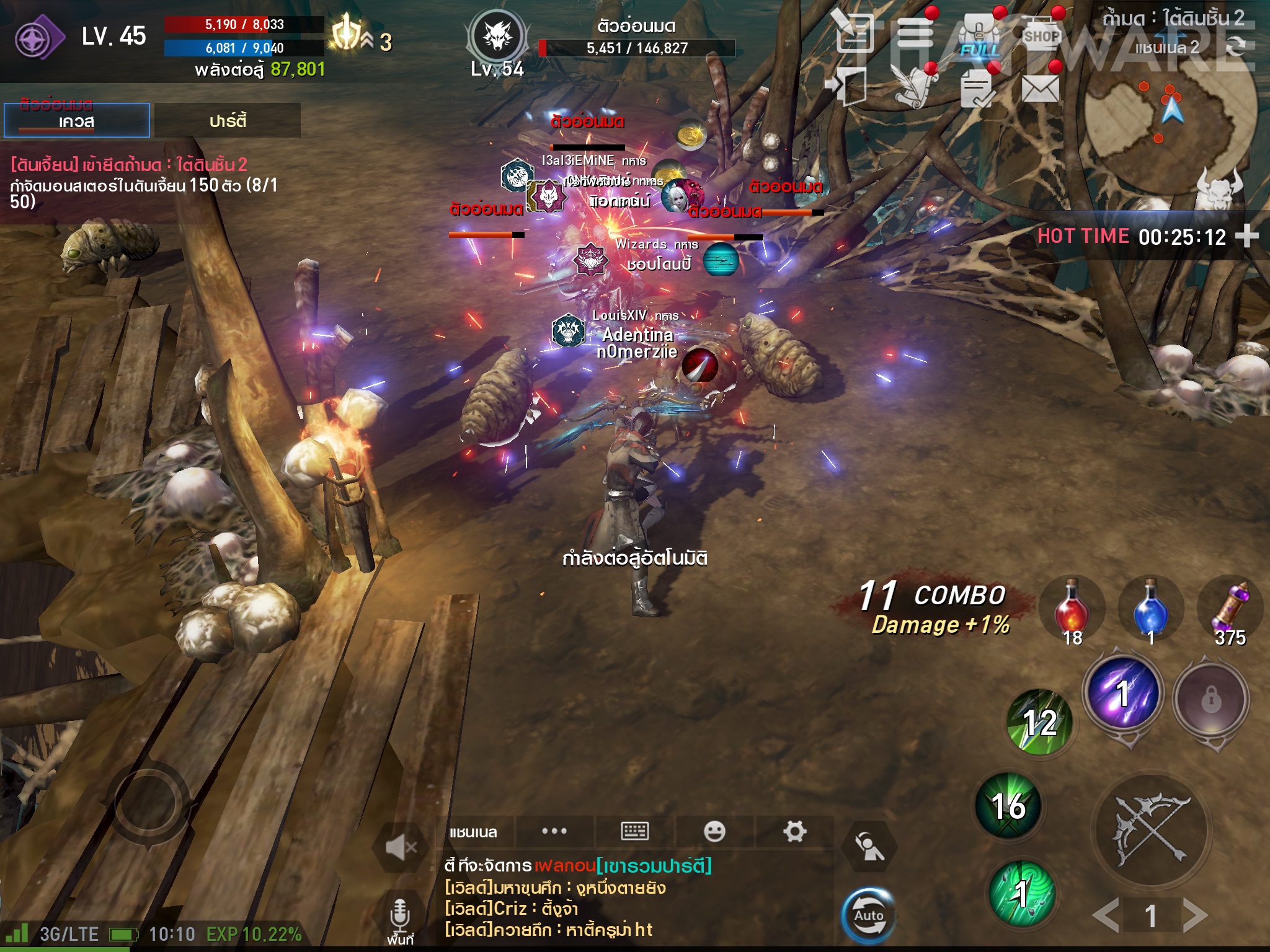Open the mail envelope icon
1270x952 pixels.
point(1040,89)
